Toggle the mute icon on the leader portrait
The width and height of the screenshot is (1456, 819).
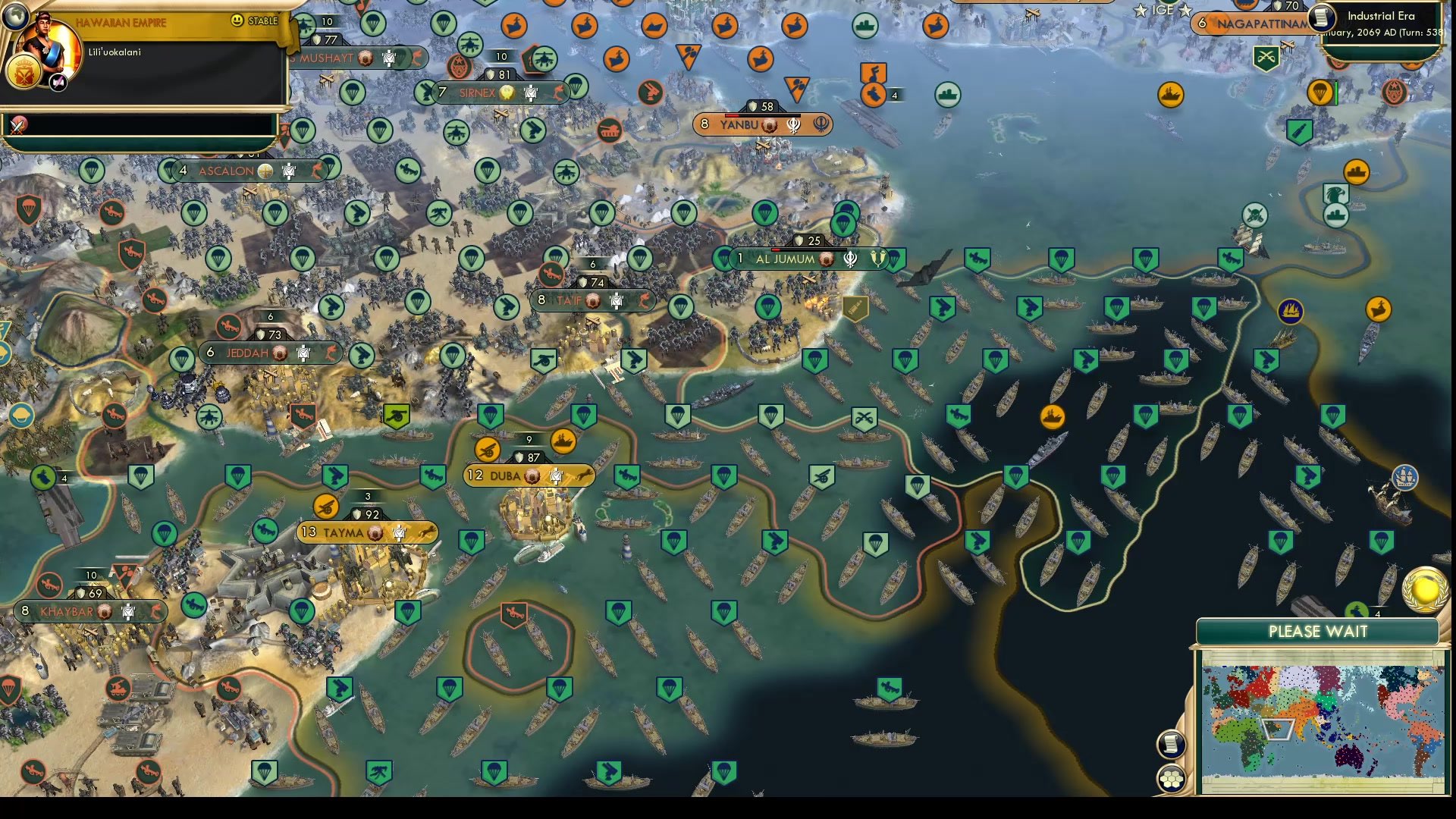57,81
